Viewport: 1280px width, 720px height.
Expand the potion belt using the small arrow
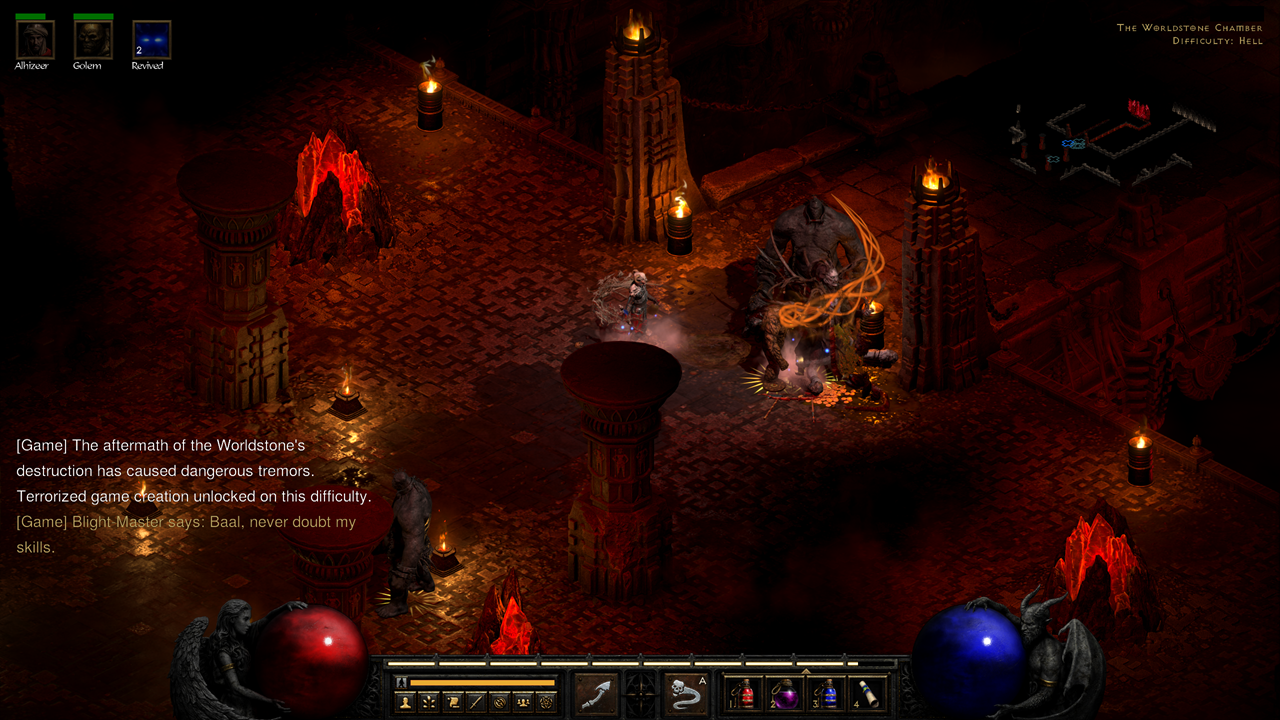click(806, 670)
